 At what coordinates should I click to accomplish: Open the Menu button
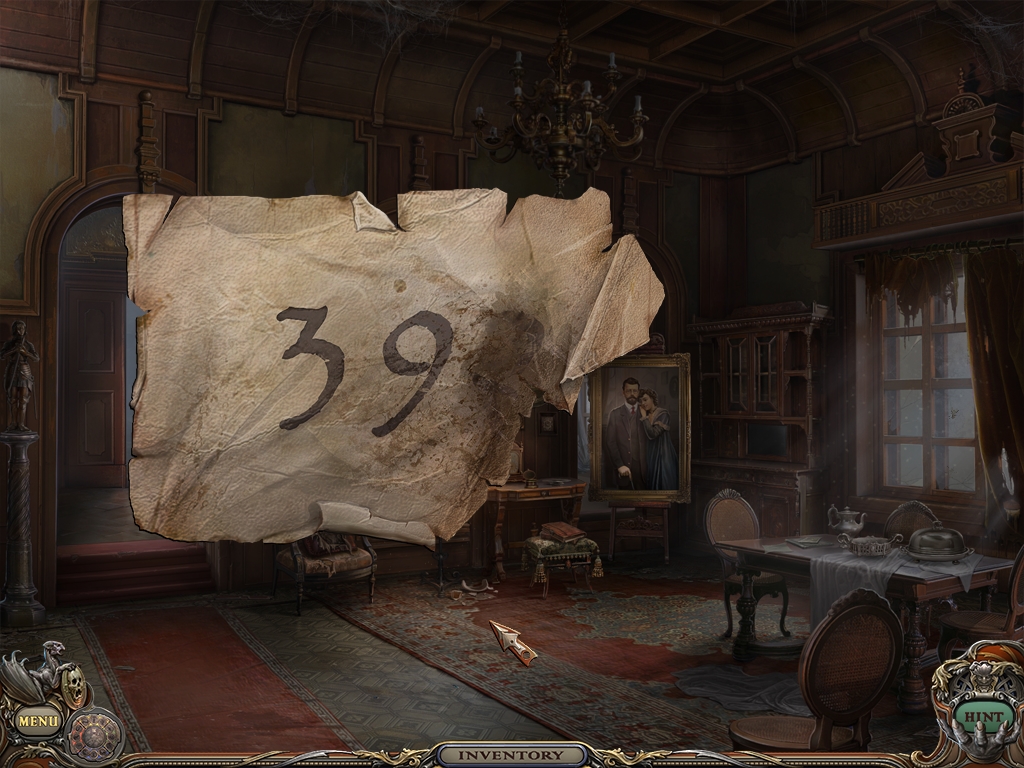click(x=39, y=718)
